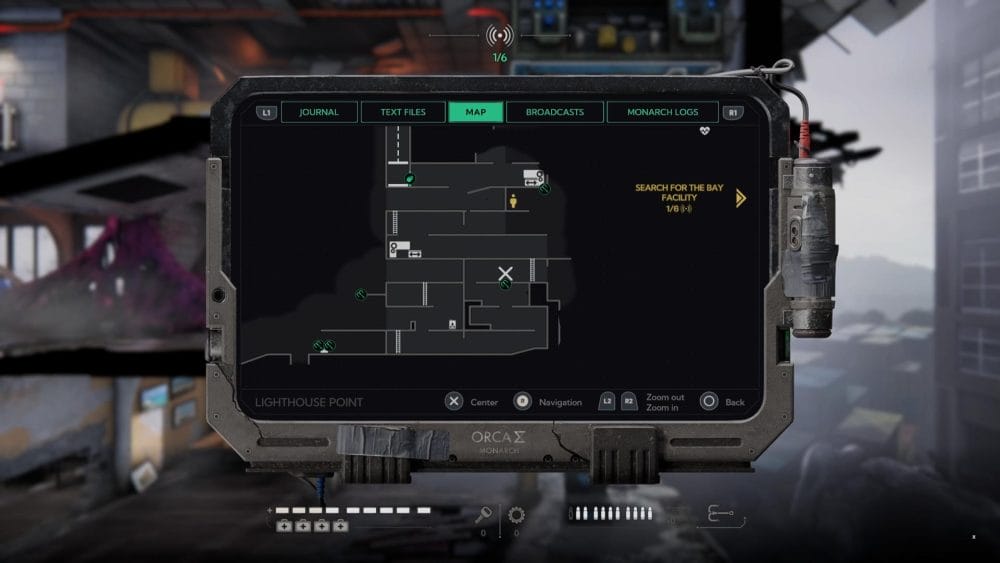Viewport: 1000px width, 563px height.
Task: Click the green leaf marker on the map
Action: pos(409,179)
